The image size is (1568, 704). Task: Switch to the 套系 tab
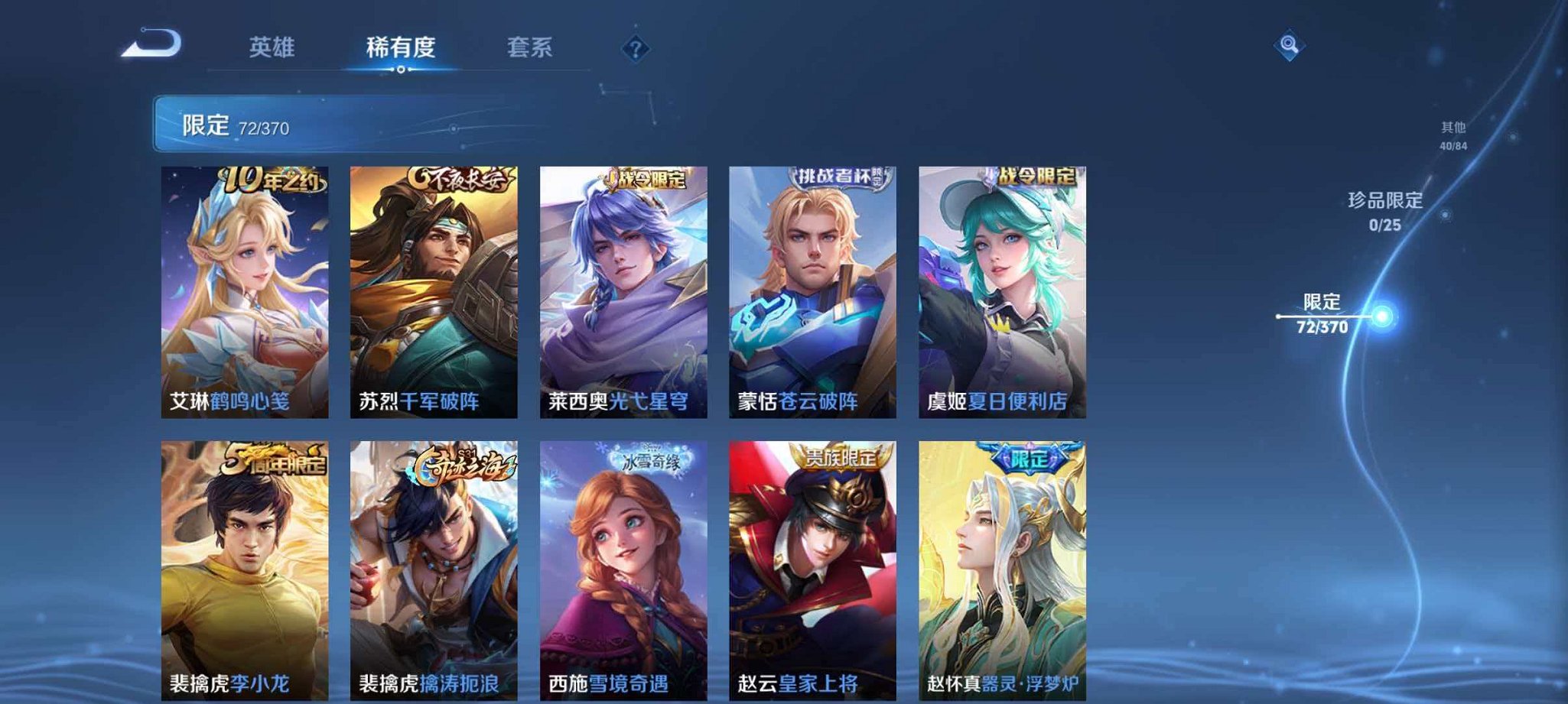tap(532, 47)
